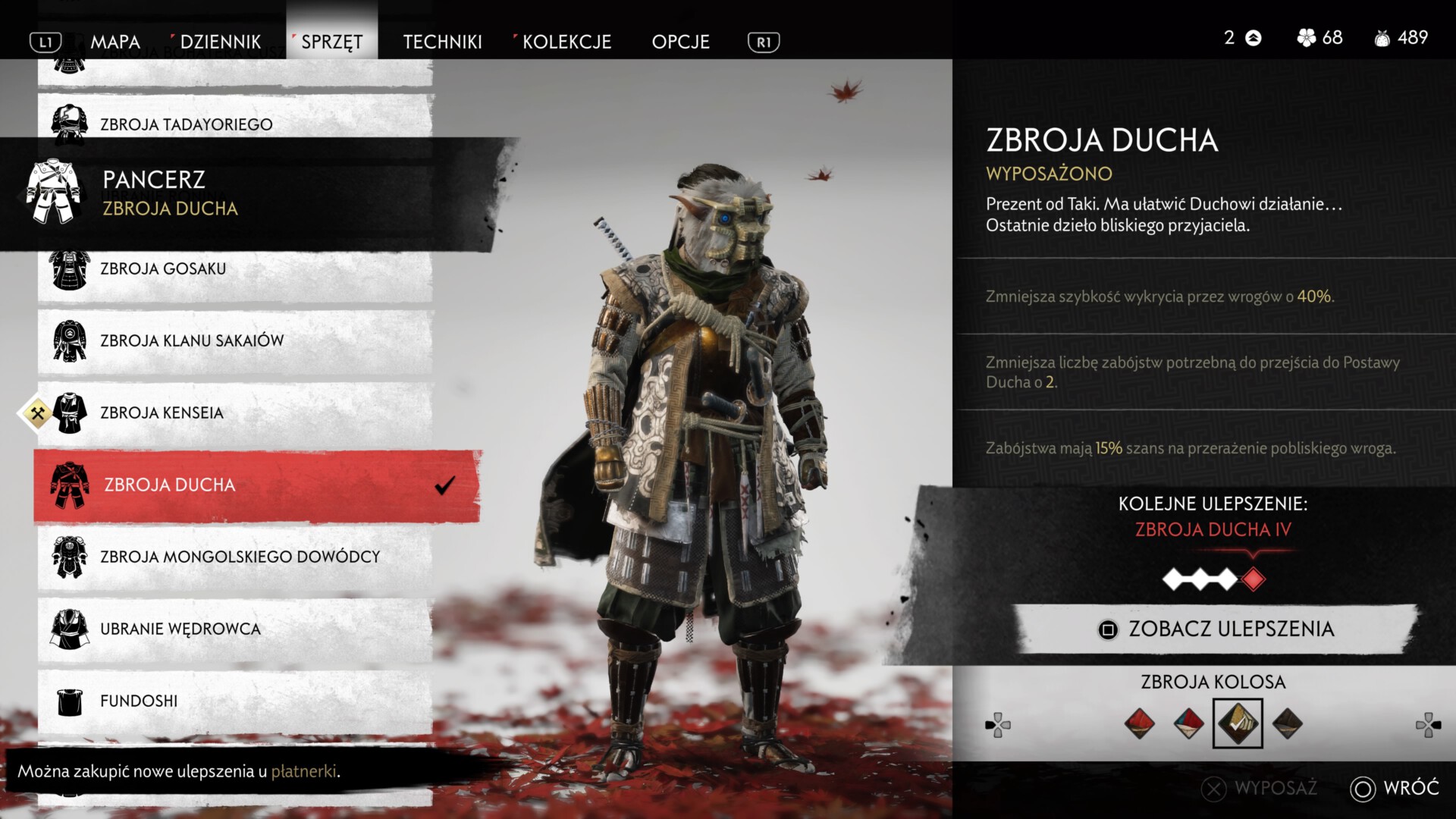Open the DZIENNIK tab

tap(220, 42)
